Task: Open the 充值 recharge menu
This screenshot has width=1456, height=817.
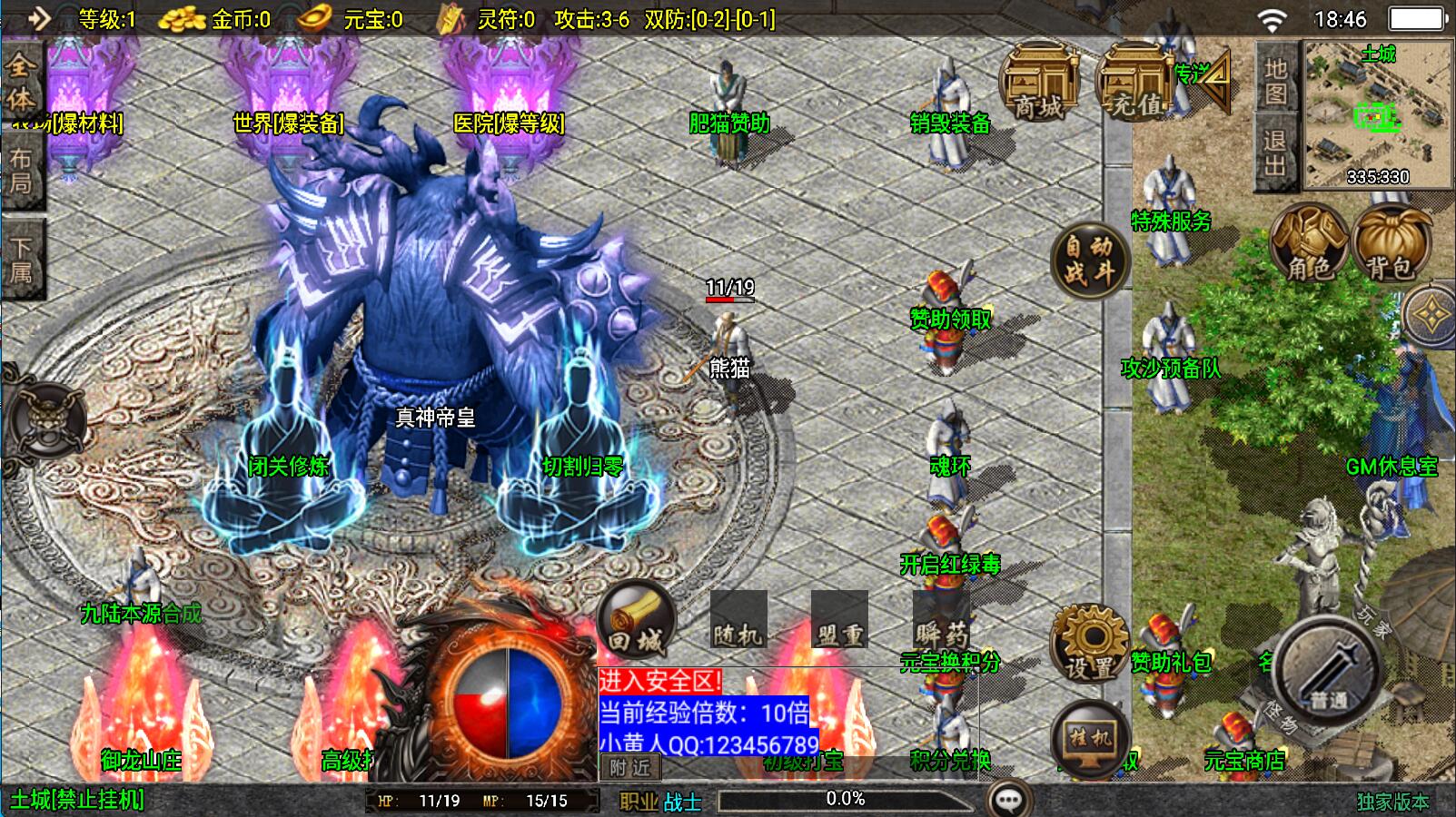Action: [x=1135, y=84]
